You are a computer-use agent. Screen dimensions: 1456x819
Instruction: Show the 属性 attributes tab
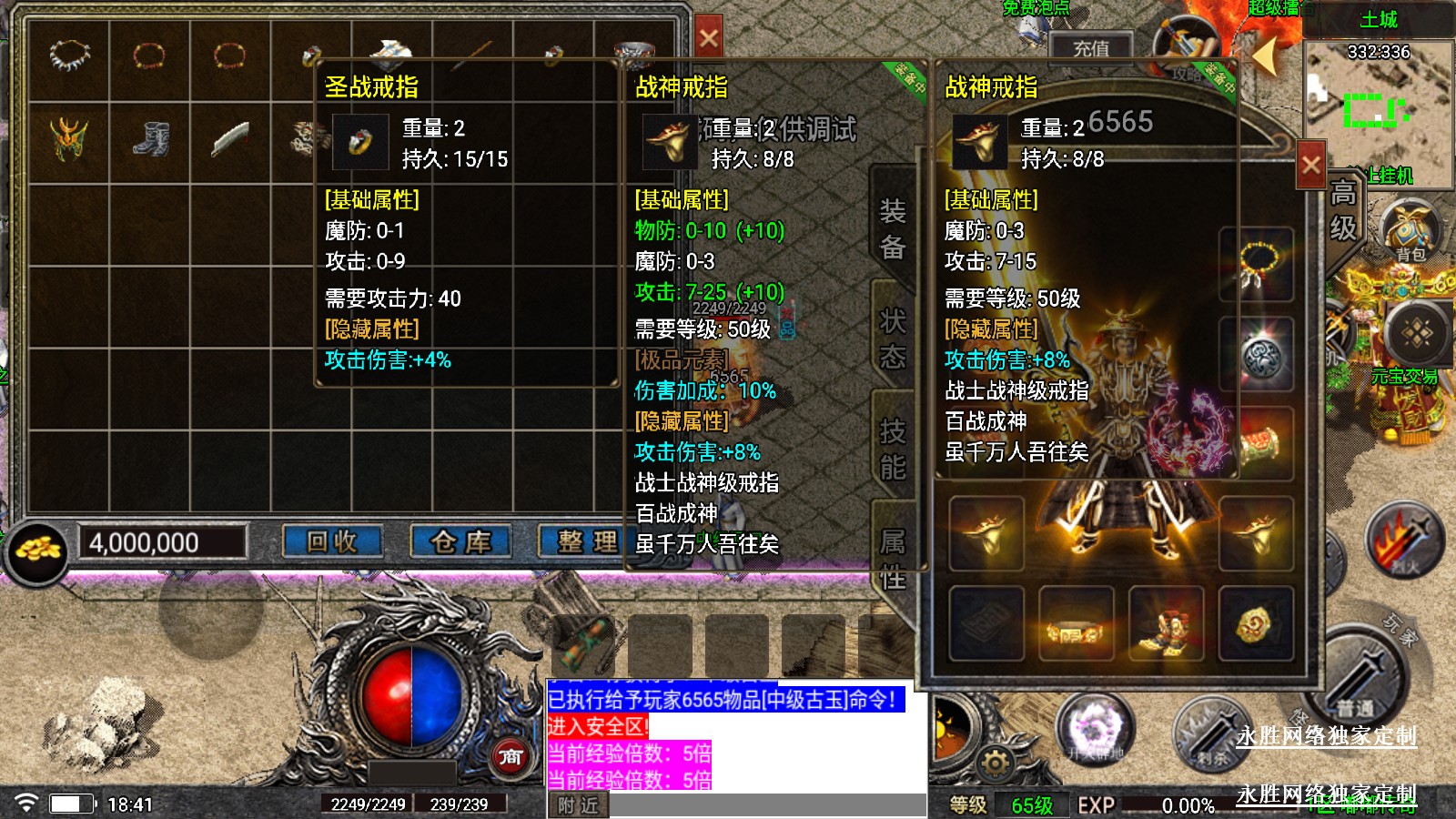892,559
